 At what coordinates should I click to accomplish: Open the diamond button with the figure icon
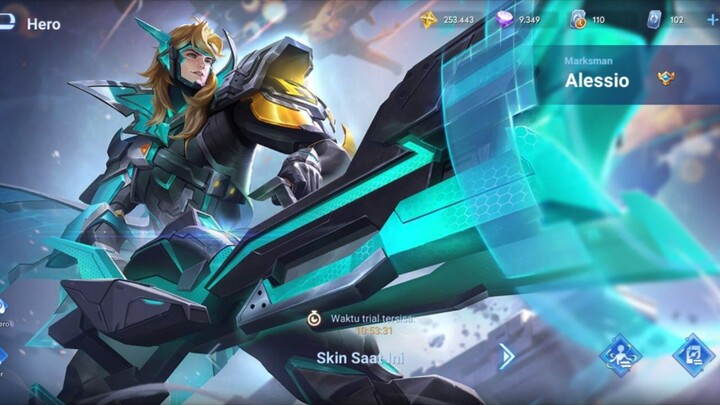point(620,355)
